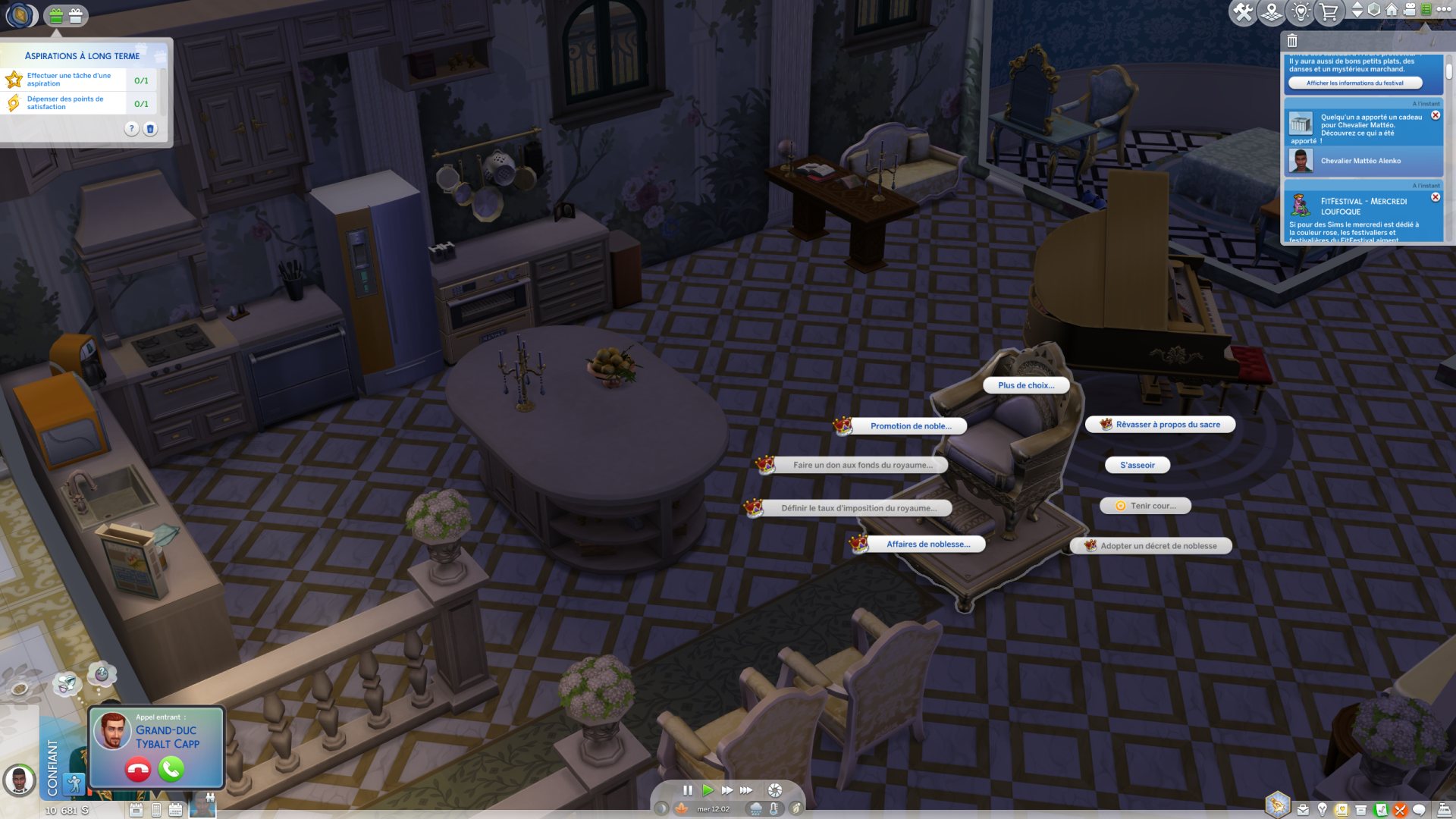
Task: Dismiss the gift notification for Chevalier Mattéo
Action: click(x=1436, y=115)
